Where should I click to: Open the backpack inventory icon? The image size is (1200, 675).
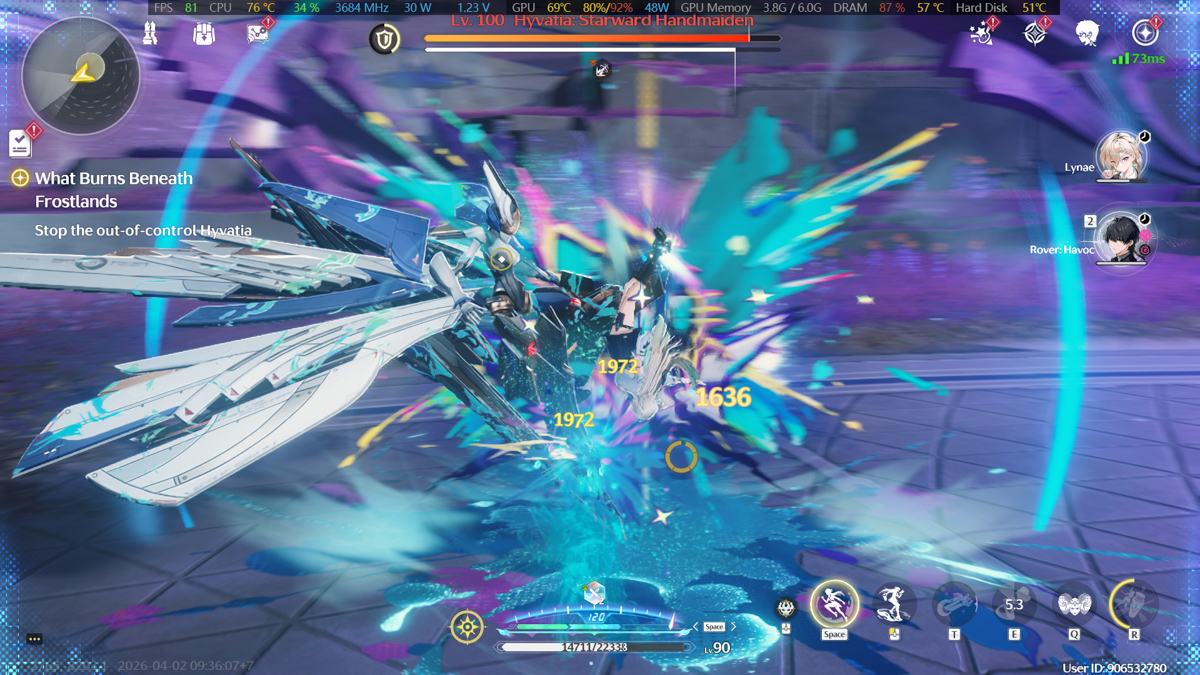click(204, 34)
